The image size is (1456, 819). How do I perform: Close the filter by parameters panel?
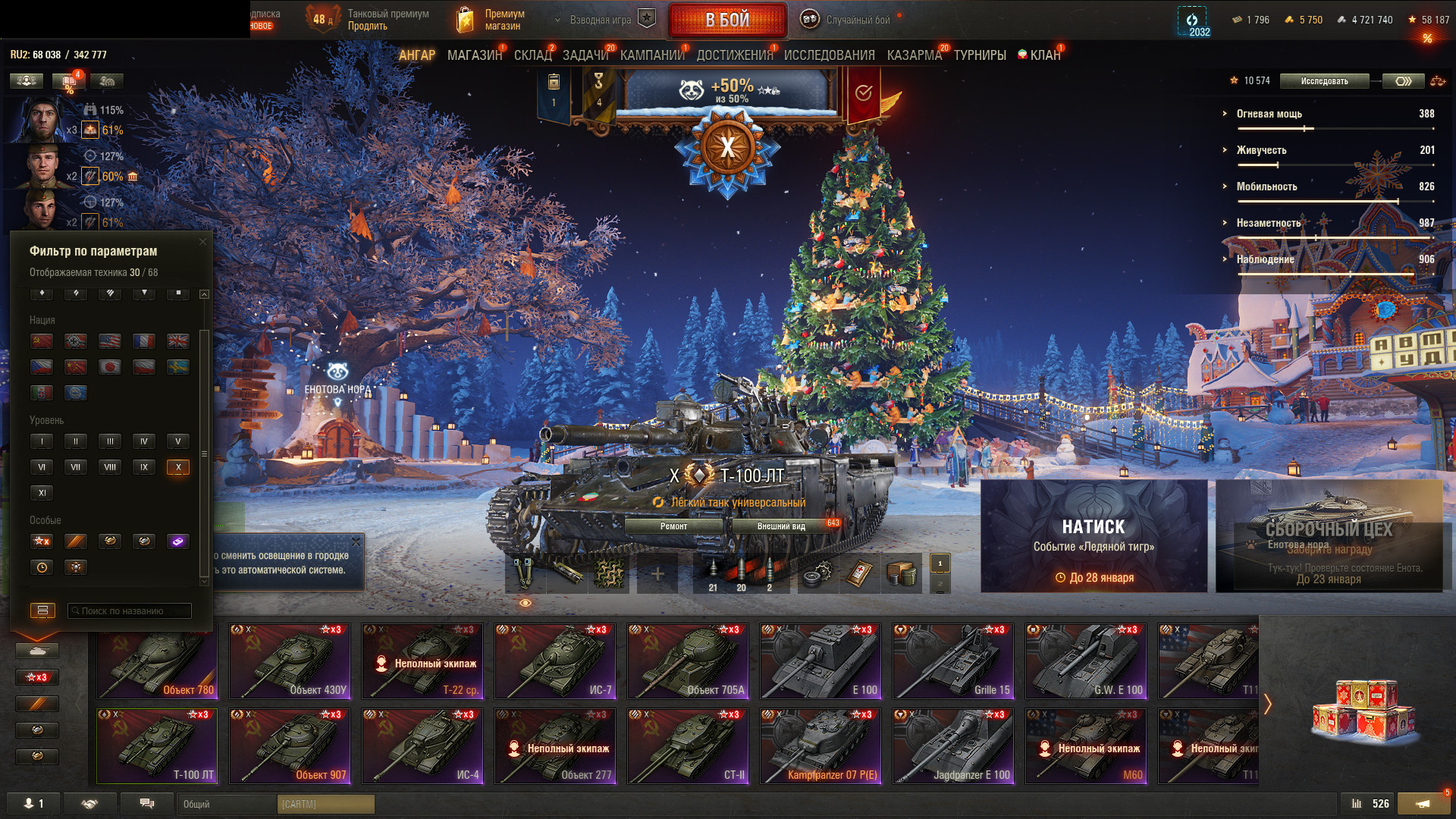pos(202,242)
